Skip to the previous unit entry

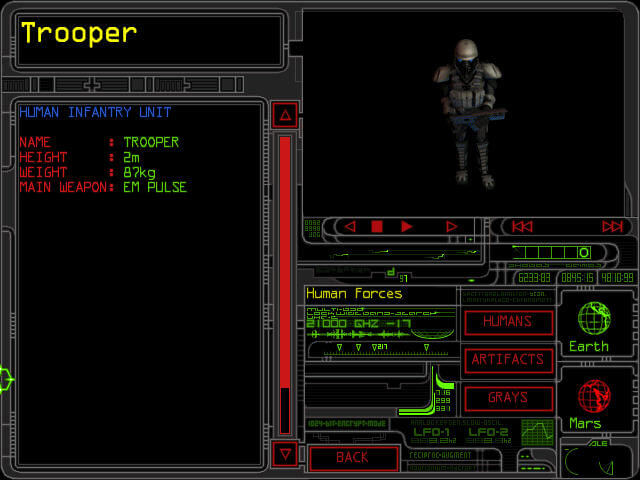pyautogui.click(x=520, y=227)
